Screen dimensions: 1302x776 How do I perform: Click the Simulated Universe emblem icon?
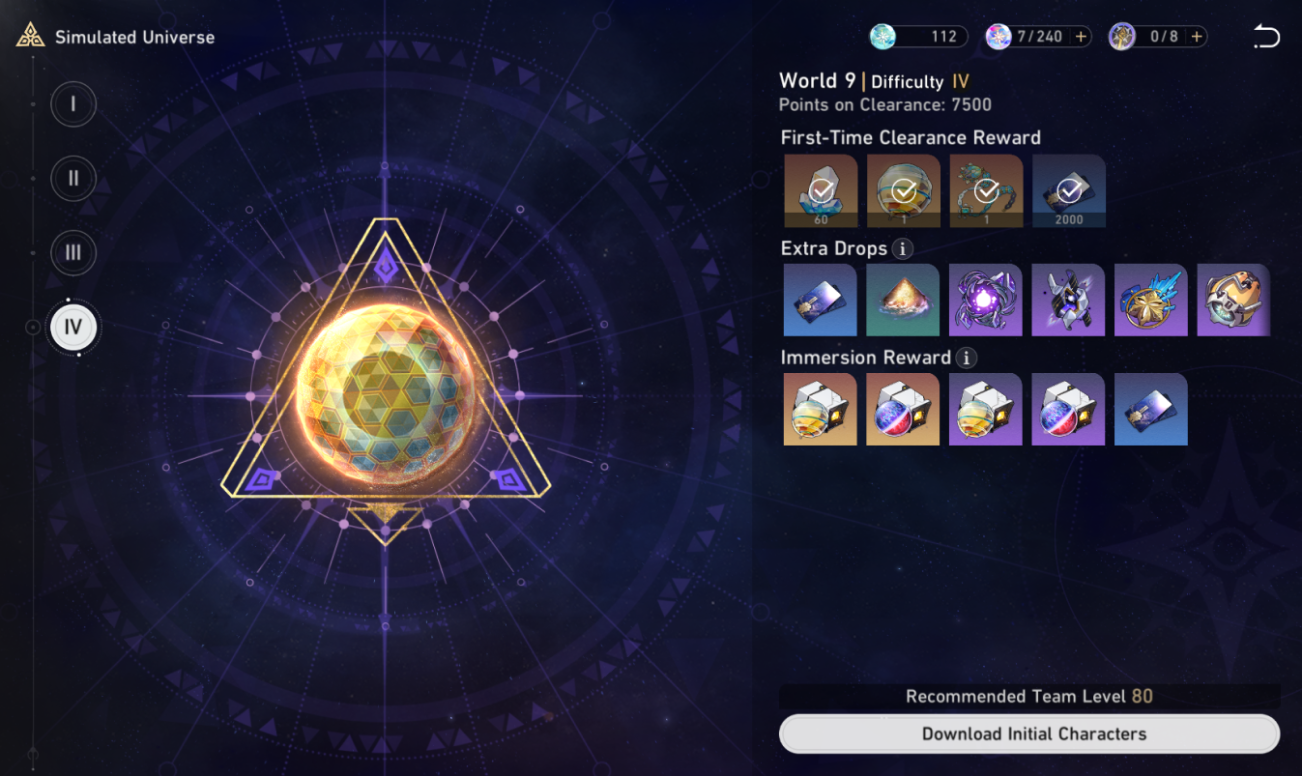tap(33, 36)
